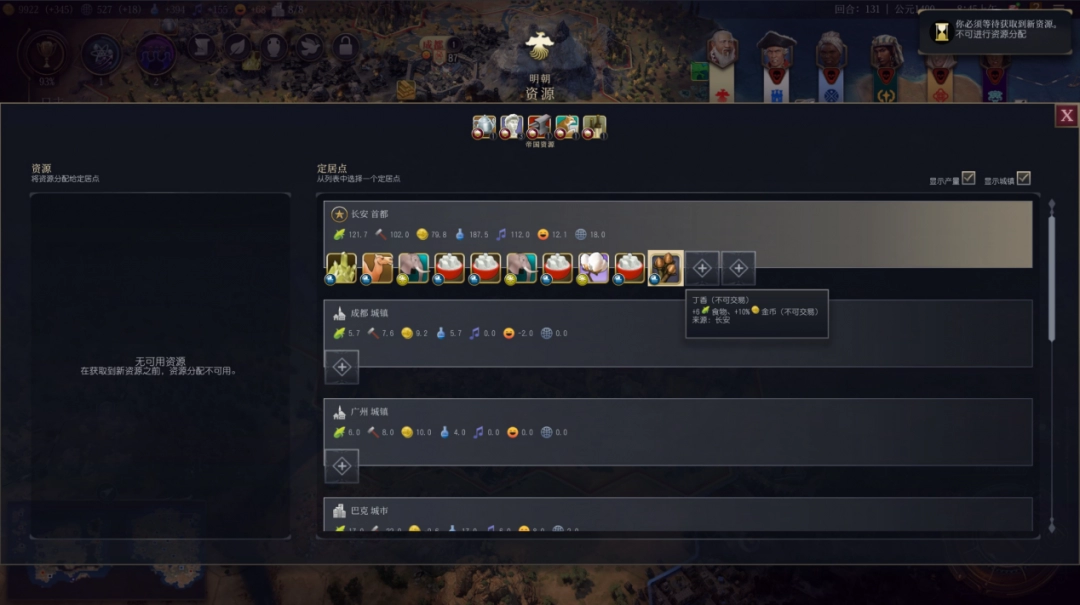
Task: Close the resources screen with the X
Action: tap(1066, 115)
